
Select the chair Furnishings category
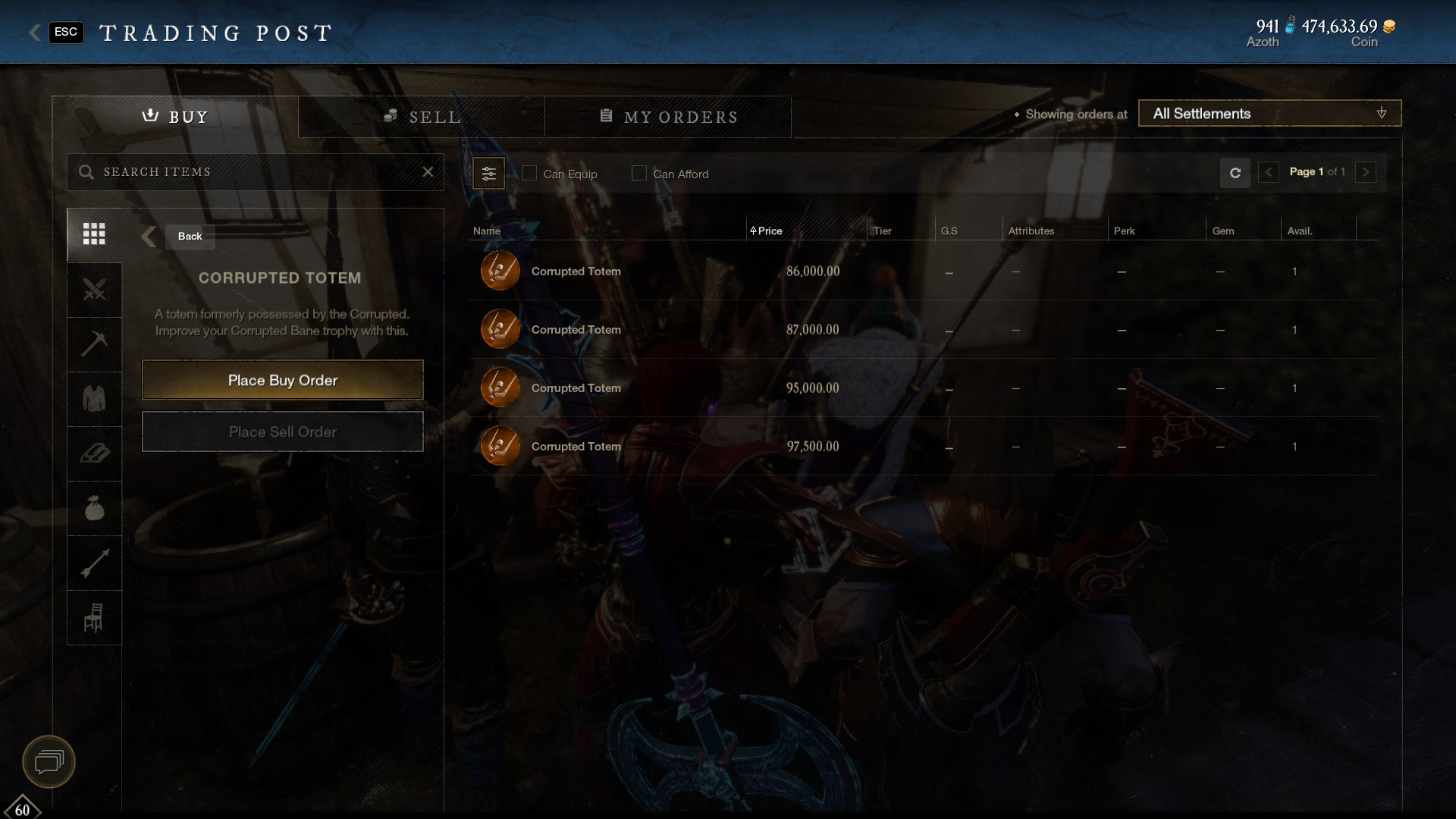93,617
